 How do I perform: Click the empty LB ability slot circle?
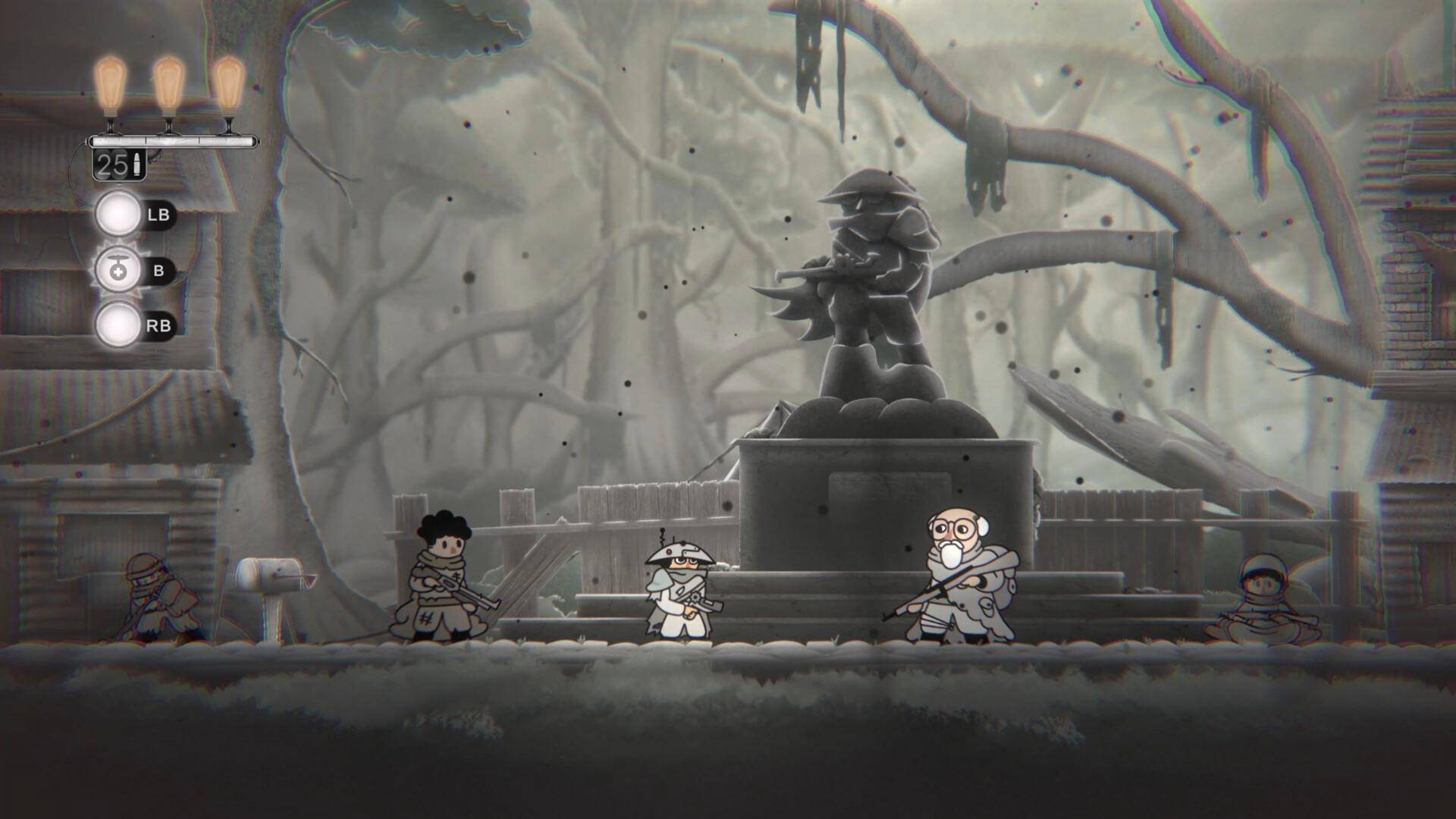pyautogui.click(x=119, y=215)
